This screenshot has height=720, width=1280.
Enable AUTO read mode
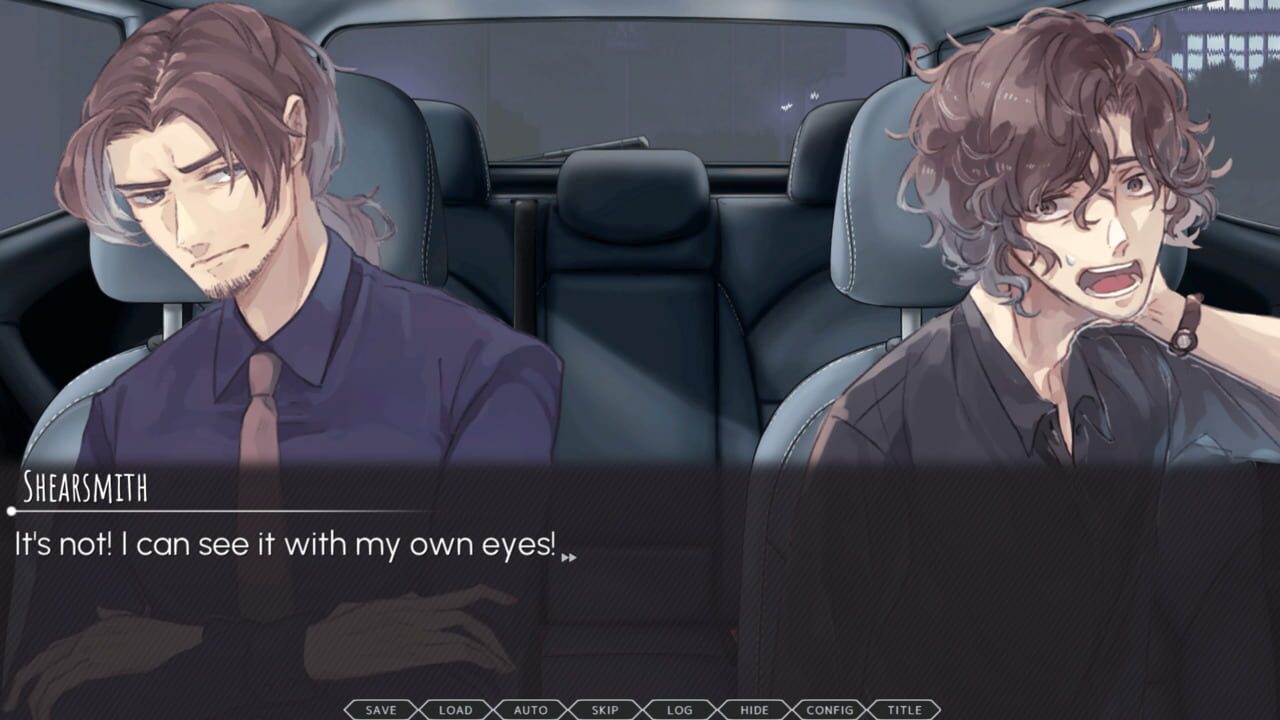(x=531, y=710)
